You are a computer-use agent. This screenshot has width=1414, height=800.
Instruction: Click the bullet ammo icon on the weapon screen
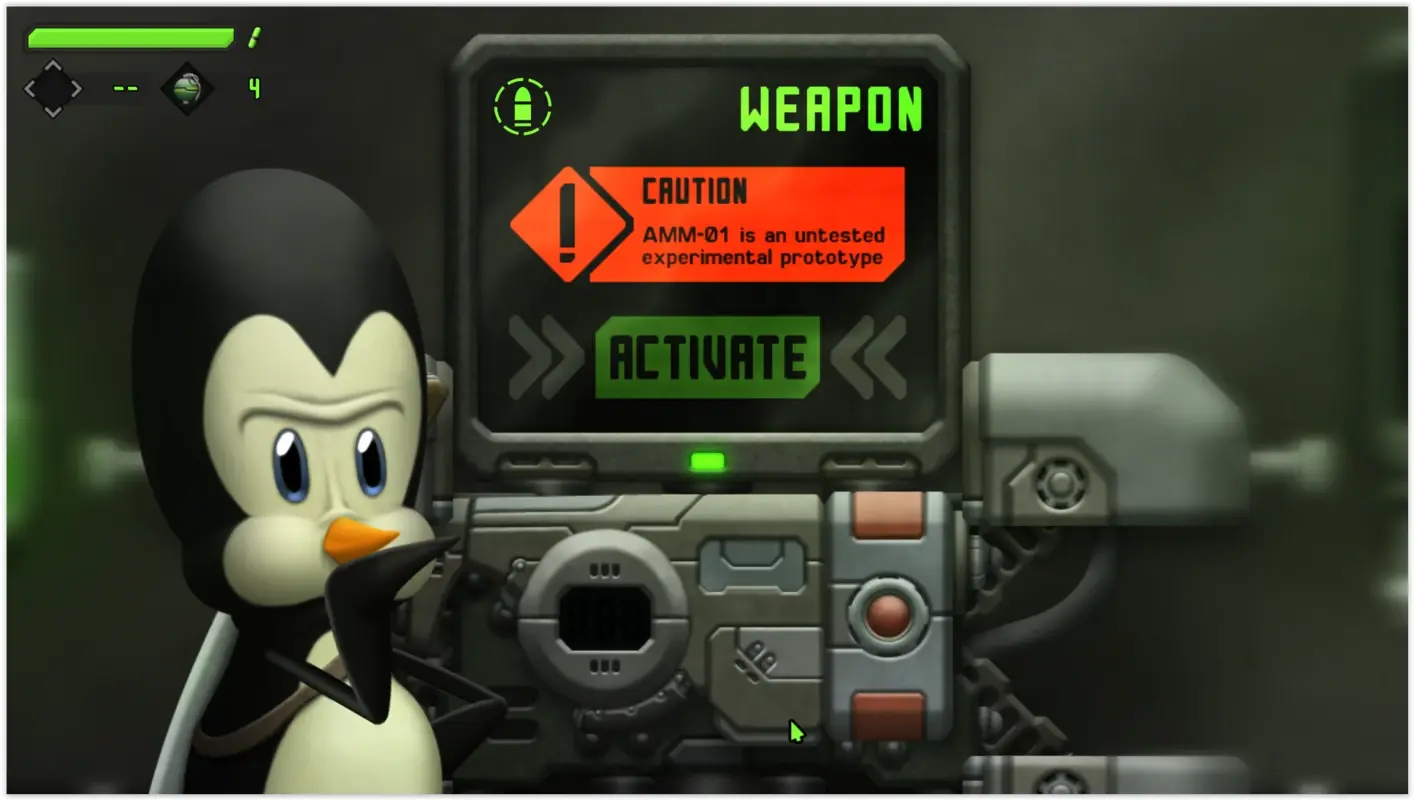click(522, 104)
